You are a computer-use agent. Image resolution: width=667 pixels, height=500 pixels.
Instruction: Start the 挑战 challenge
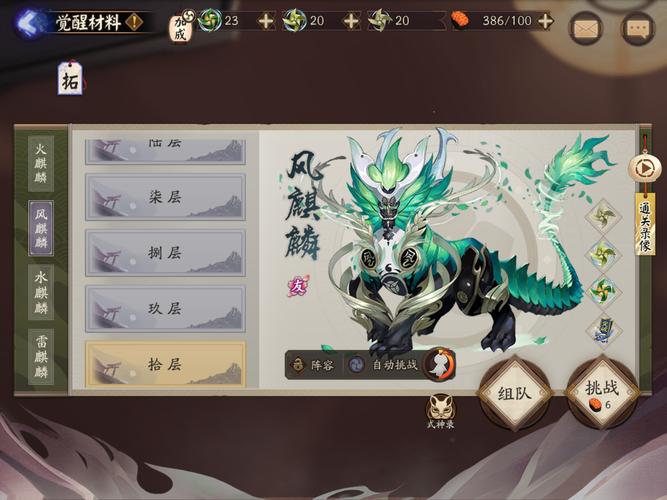point(603,391)
